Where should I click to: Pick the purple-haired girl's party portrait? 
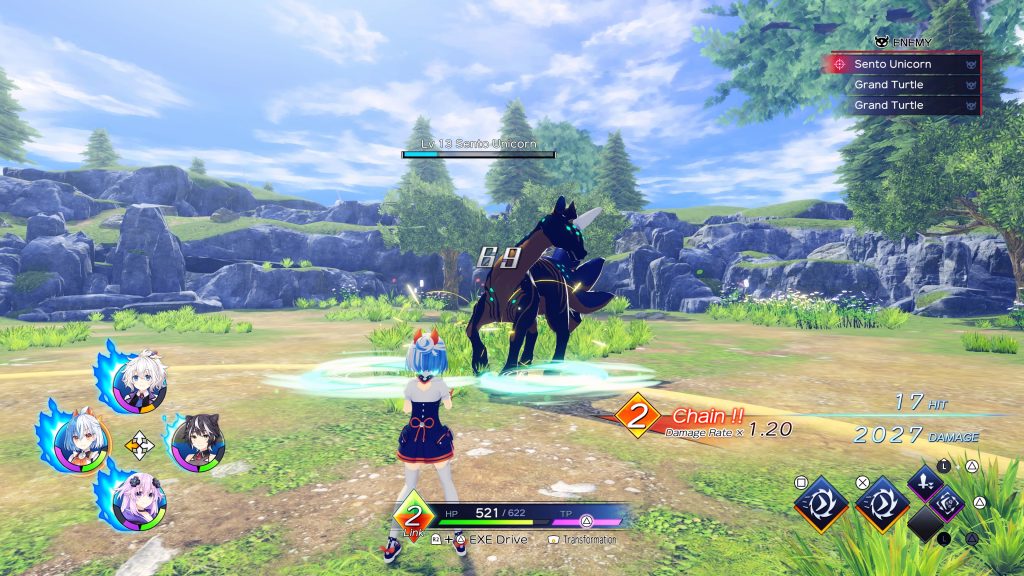point(138,499)
